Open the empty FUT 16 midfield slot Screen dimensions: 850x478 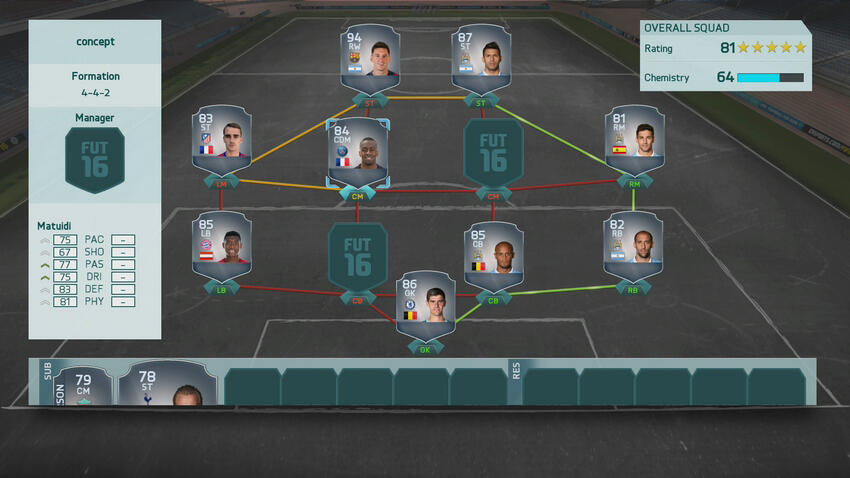coord(493,152)
